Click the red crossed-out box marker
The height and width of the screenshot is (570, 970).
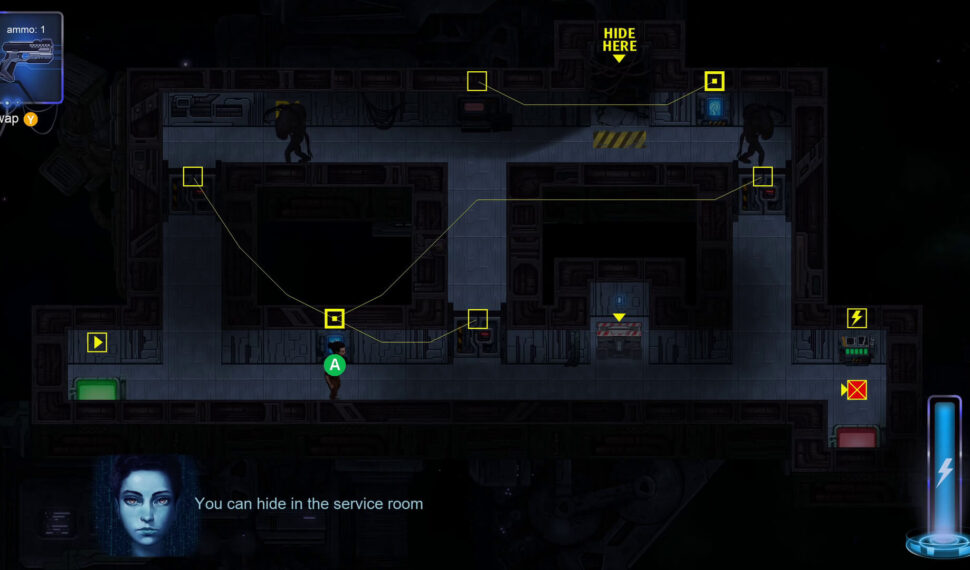click(856, 390)
